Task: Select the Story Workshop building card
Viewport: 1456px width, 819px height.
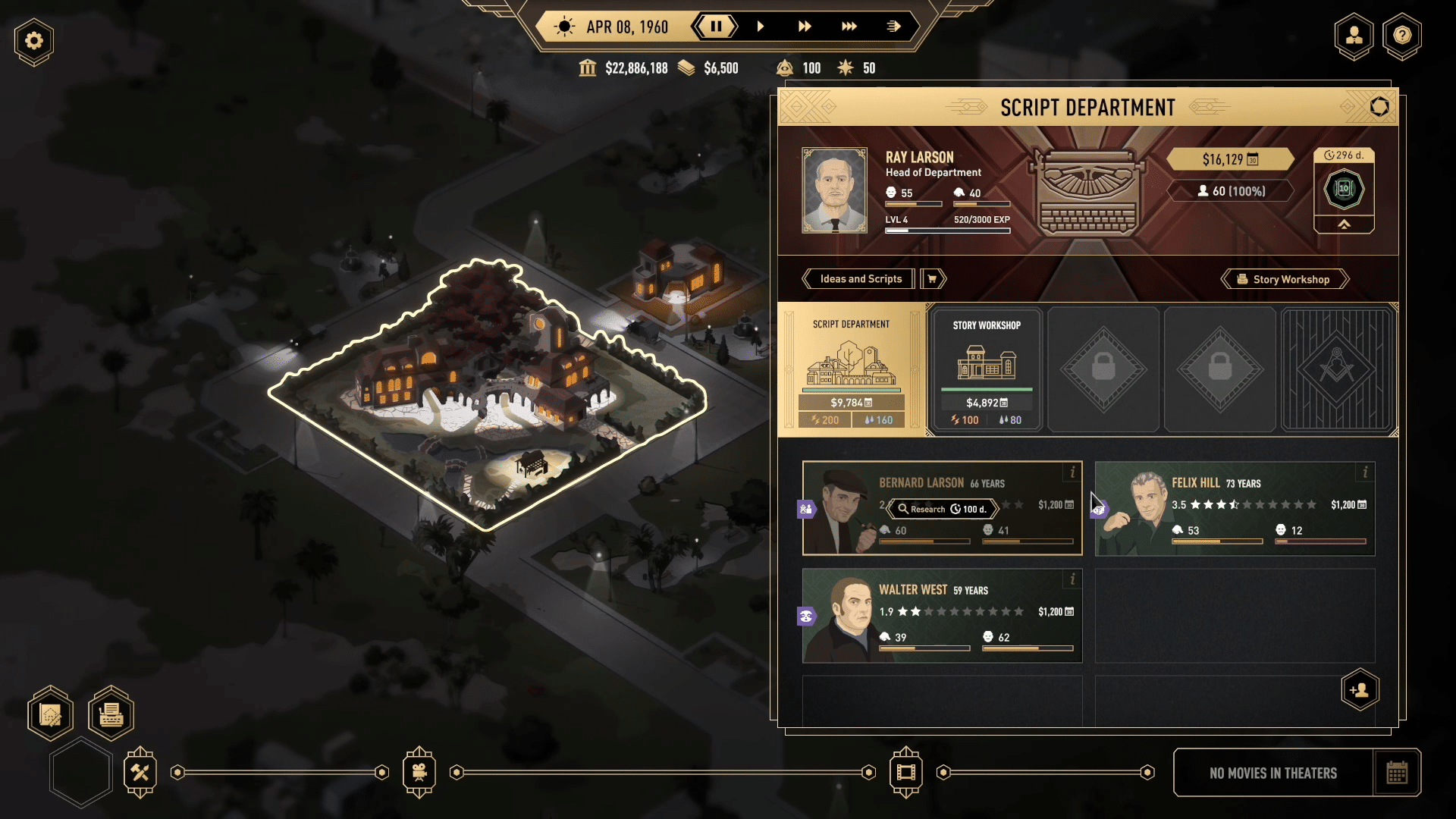Action: click(986, 369)
